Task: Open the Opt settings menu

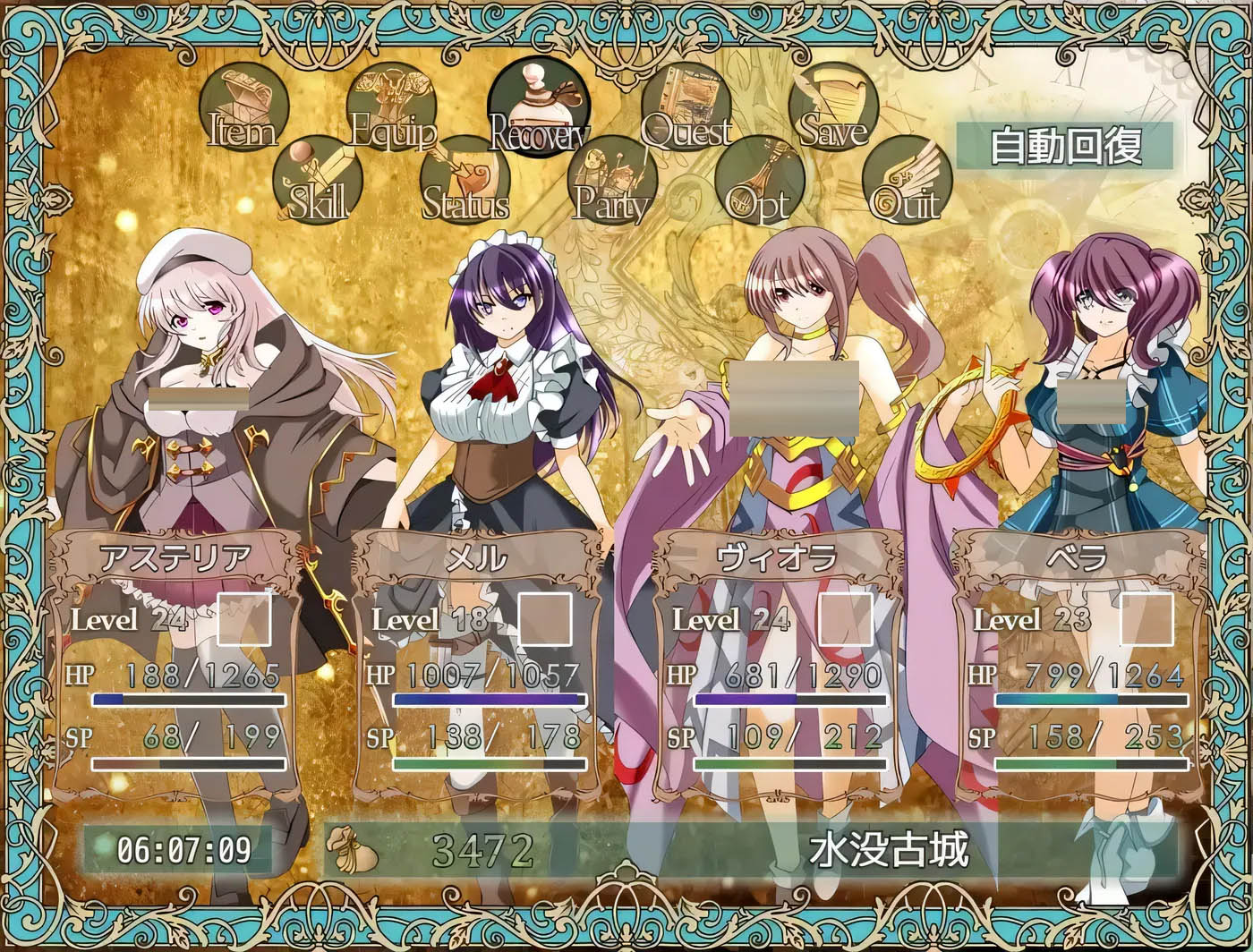Action: point(759,181)
